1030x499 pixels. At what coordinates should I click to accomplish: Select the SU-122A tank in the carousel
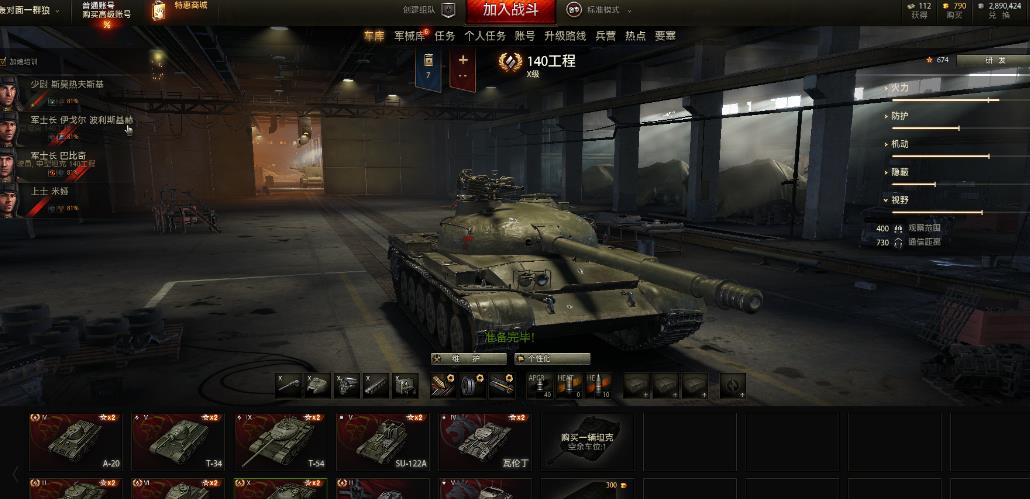click(382, 441)
